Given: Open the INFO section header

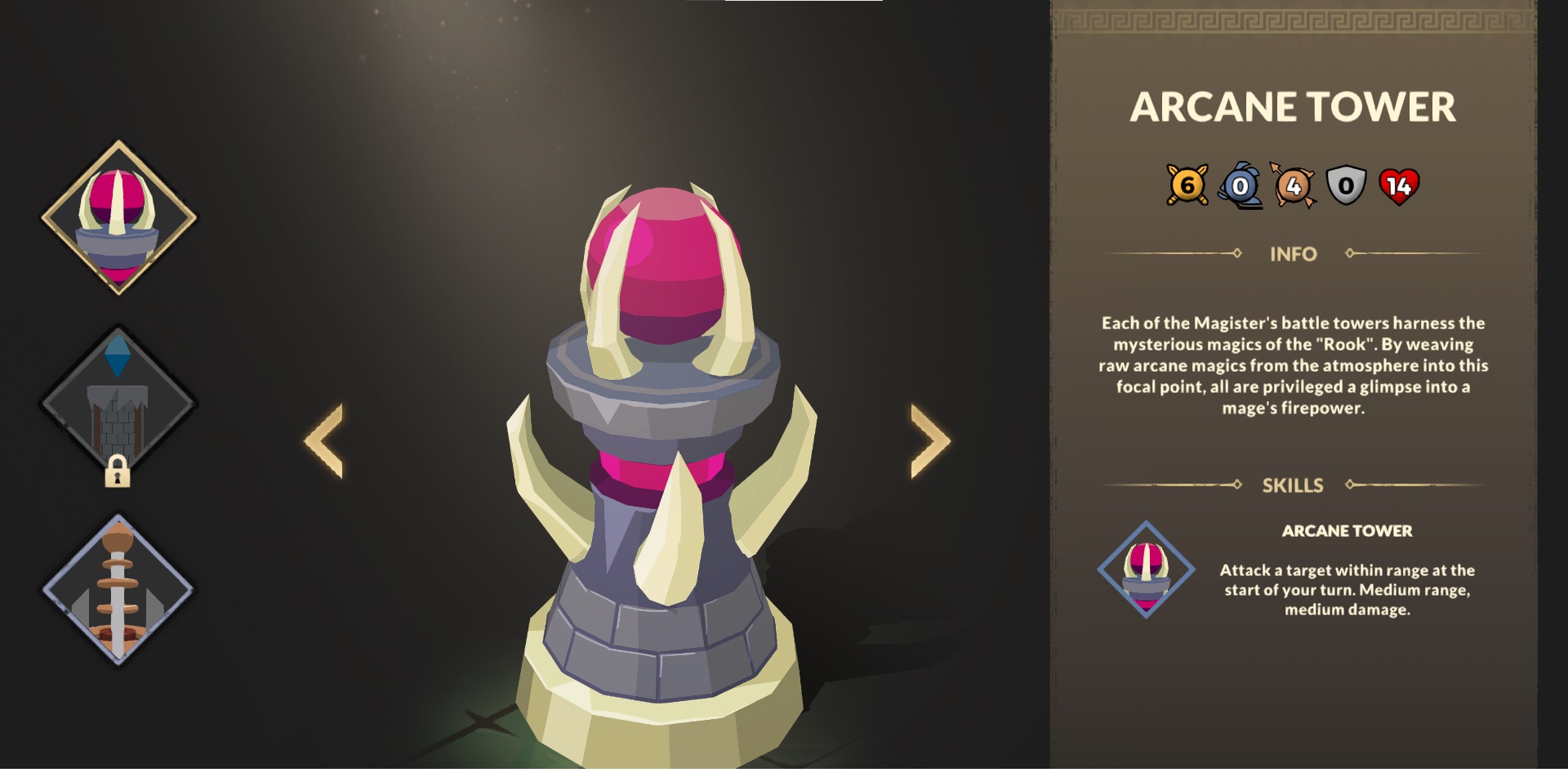Looking at the screenshot, I should coord(1294,254).
